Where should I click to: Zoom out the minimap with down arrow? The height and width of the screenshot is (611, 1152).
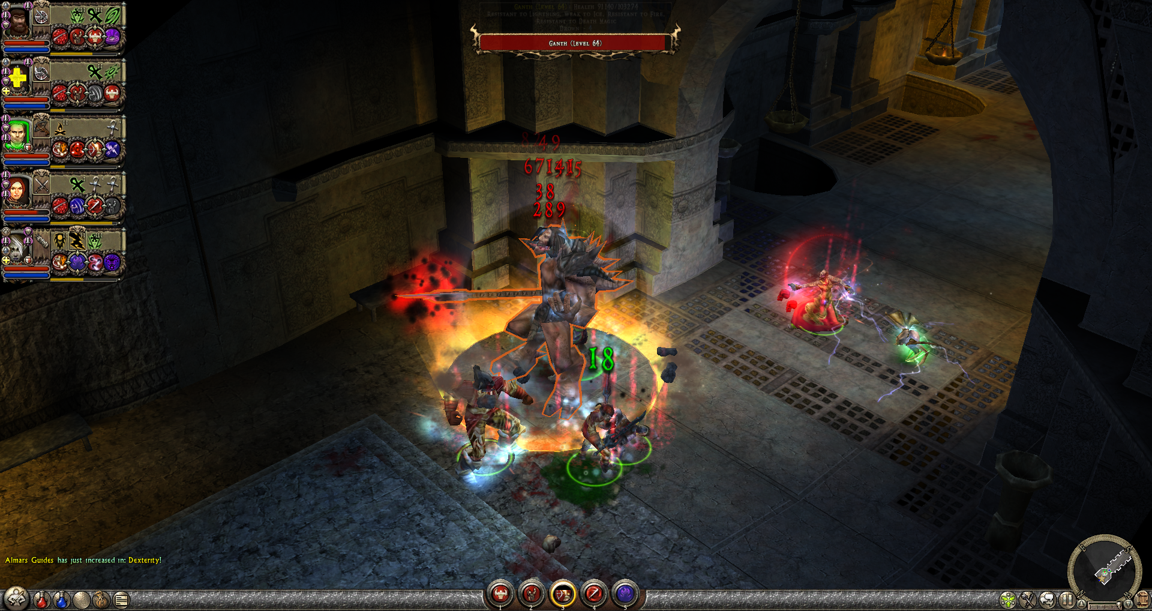[1126, 603]
